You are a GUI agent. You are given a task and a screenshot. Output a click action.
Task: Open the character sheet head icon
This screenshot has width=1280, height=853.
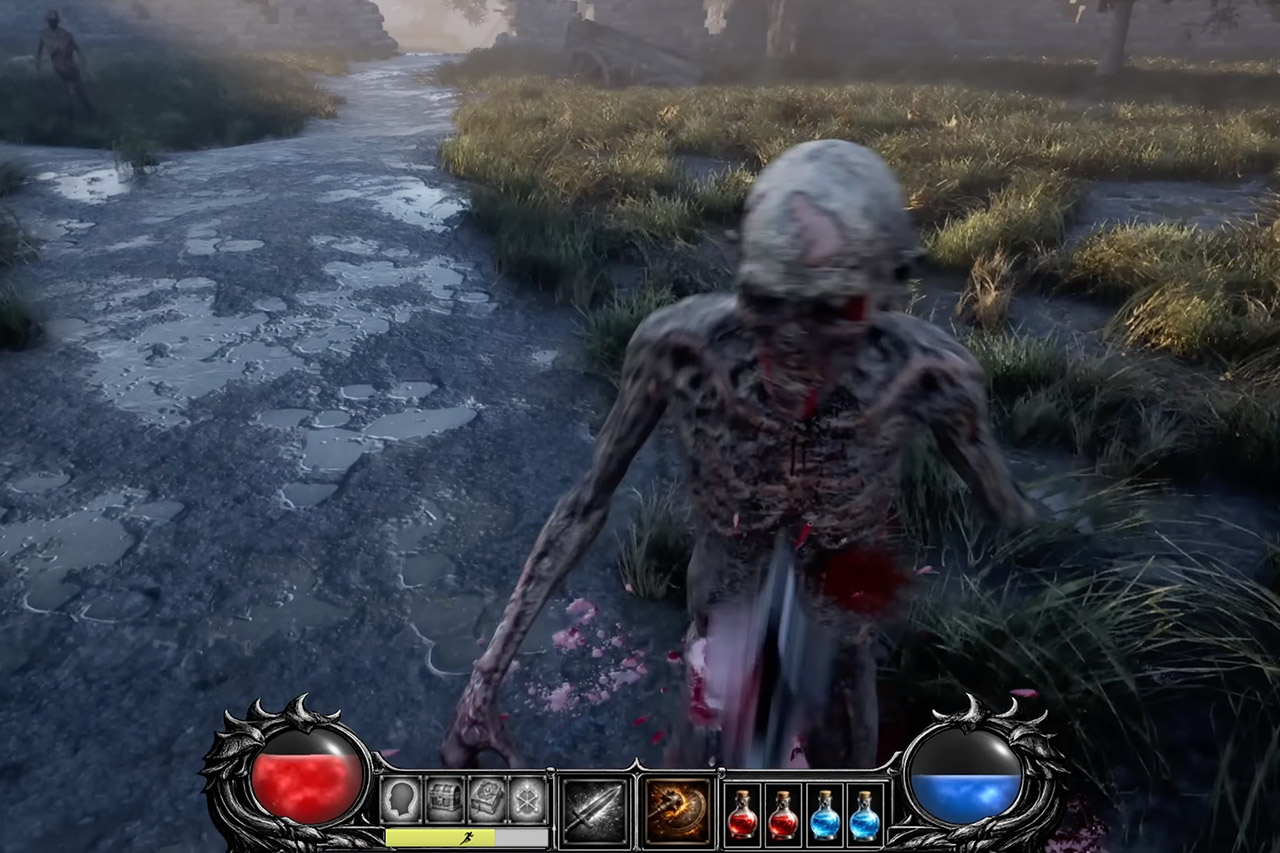click(400, 799)
